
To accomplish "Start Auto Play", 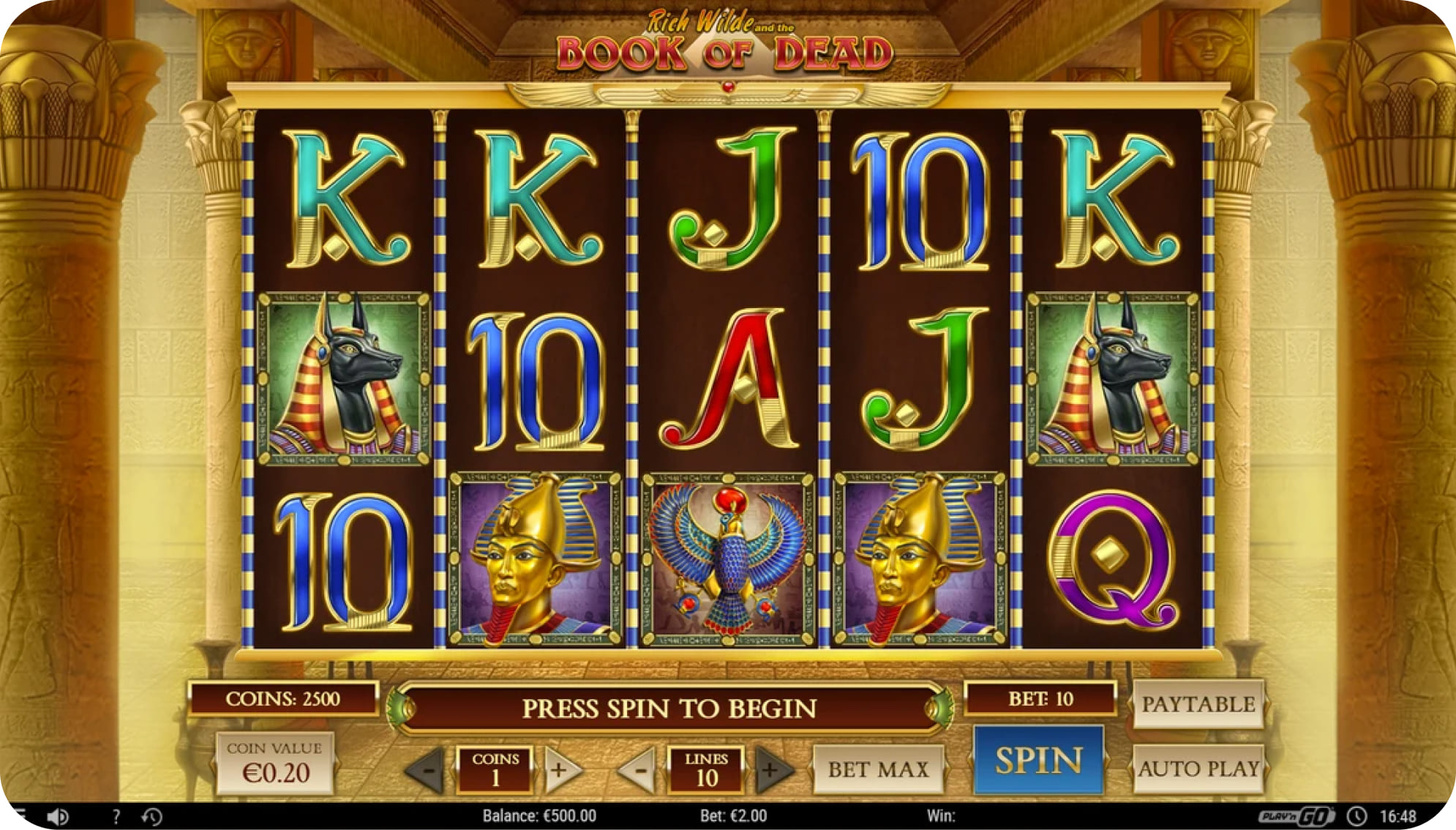I will coord(1198,769).
